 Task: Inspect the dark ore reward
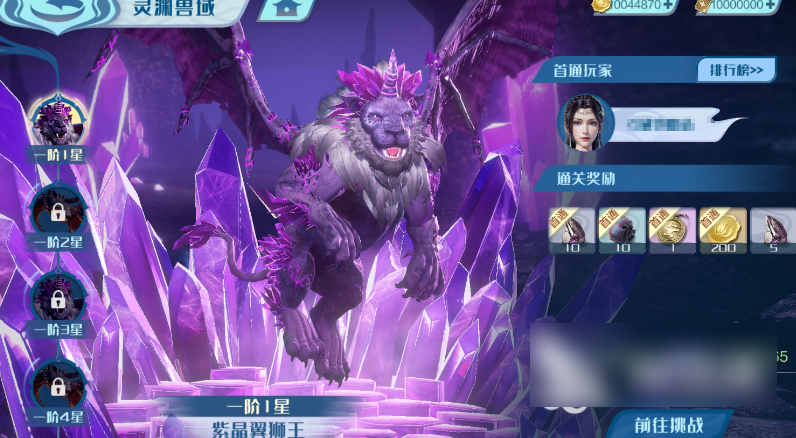coord(623,230)
